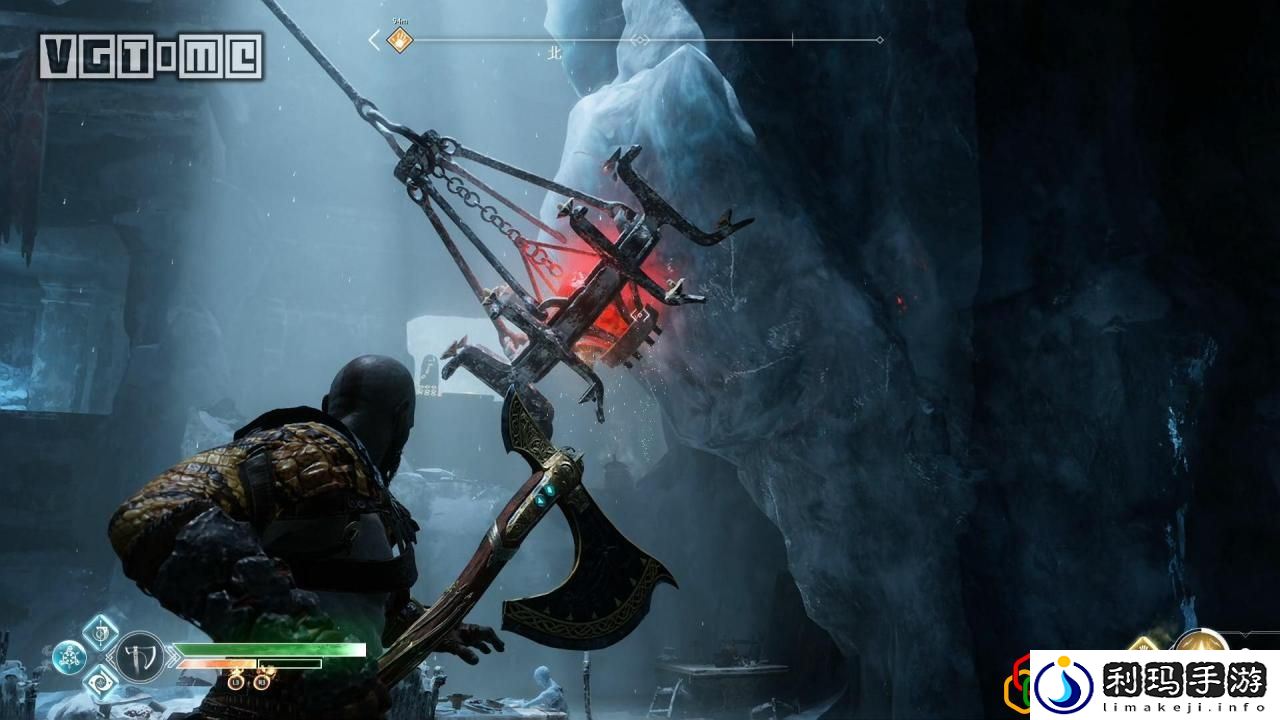Click the VGTIME watermark logo
Image resolution: width=1280 pixels, height=720 pixels.
pyautogui.click(x=152, y=56)
